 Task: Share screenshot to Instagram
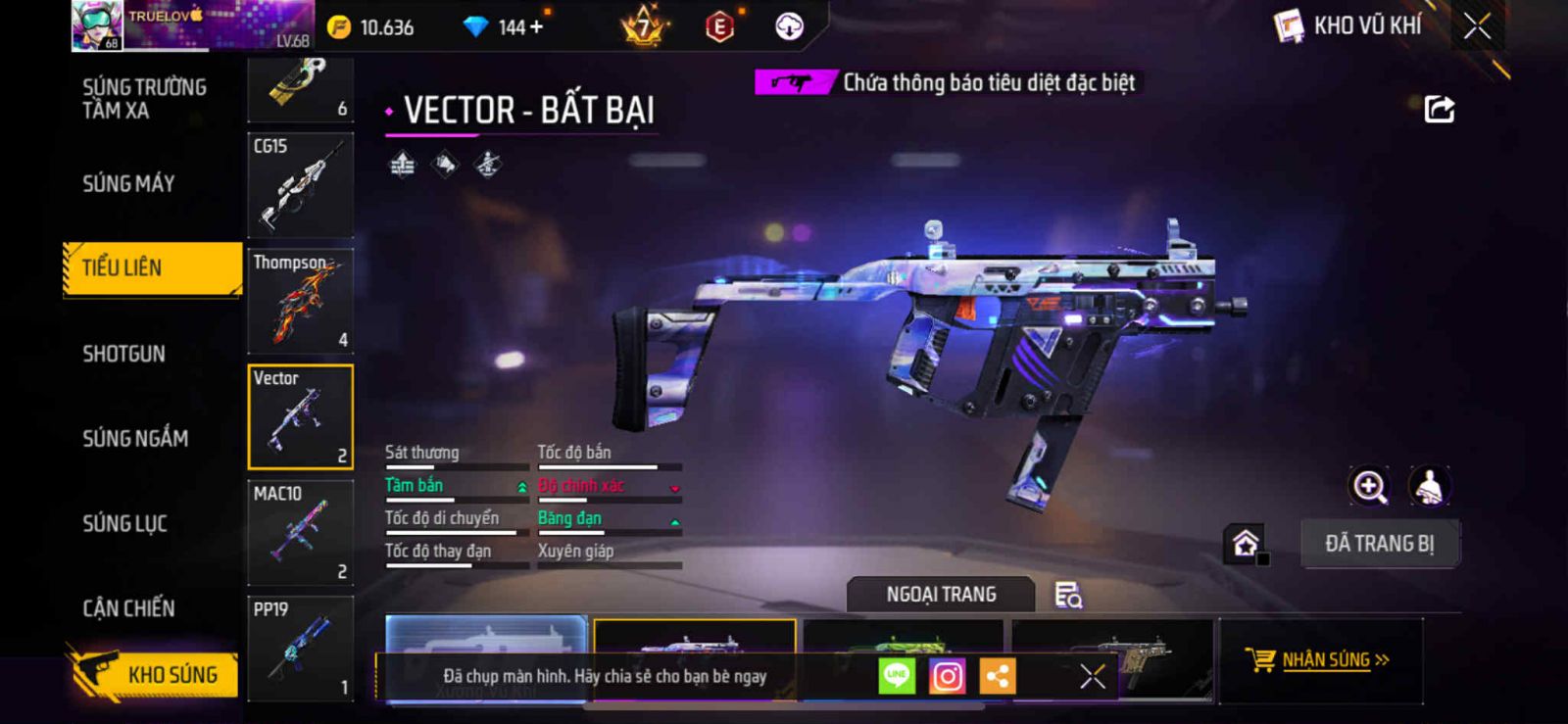click(x=947, y=676)
